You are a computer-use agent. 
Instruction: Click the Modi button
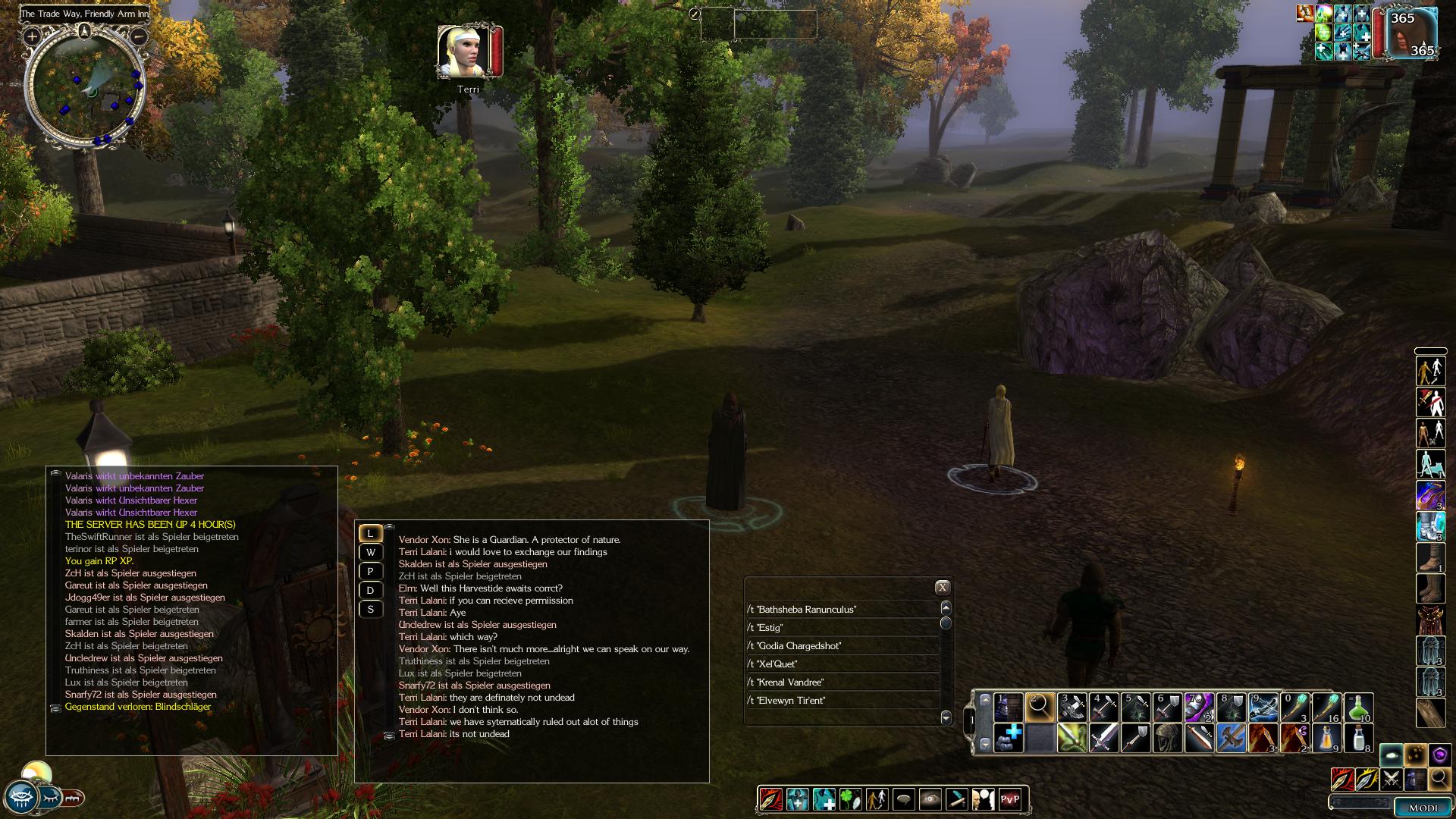coord(1423,808)
